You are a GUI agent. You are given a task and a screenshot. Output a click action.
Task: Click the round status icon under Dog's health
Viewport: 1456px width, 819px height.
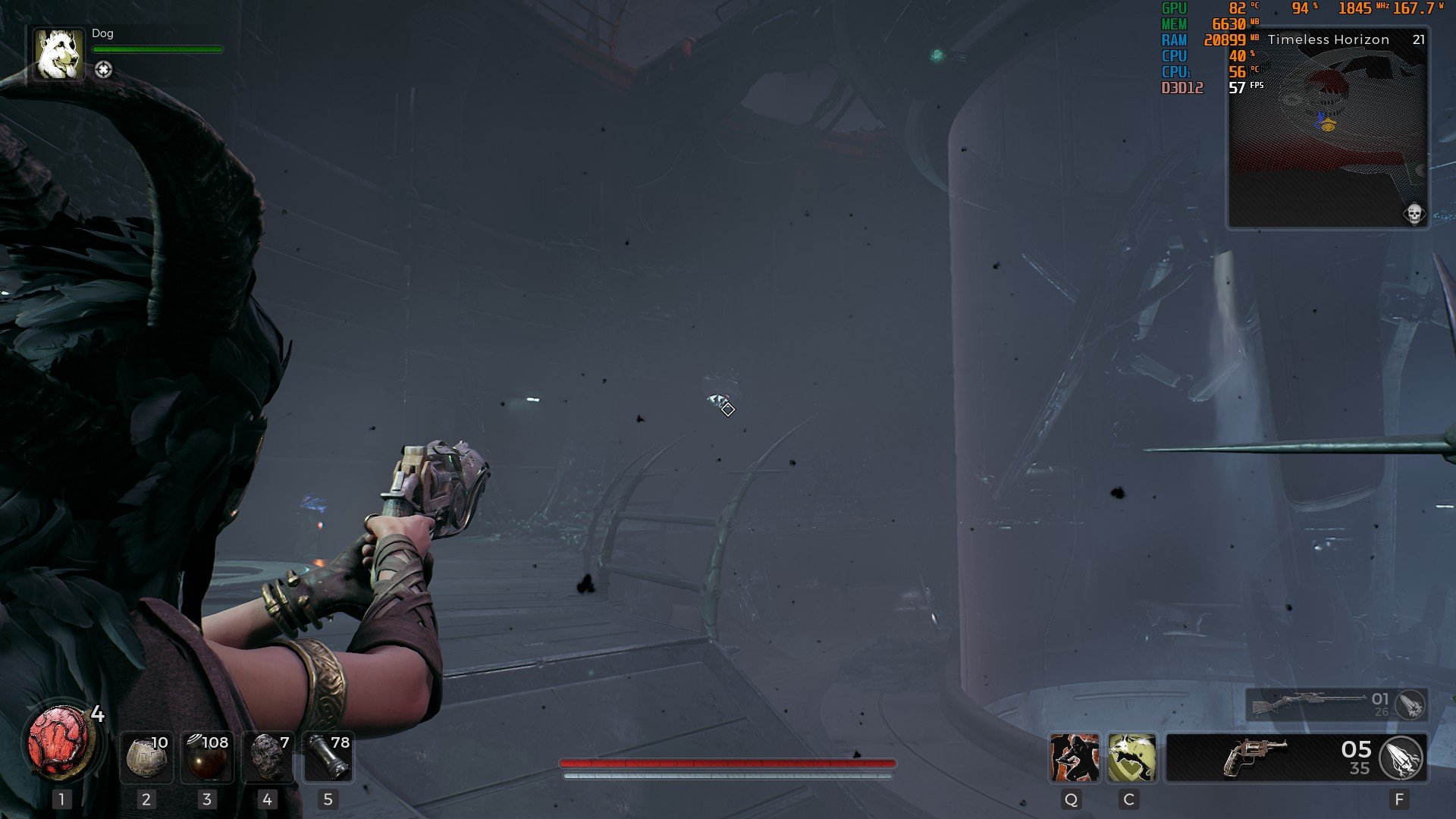[104, 70]
